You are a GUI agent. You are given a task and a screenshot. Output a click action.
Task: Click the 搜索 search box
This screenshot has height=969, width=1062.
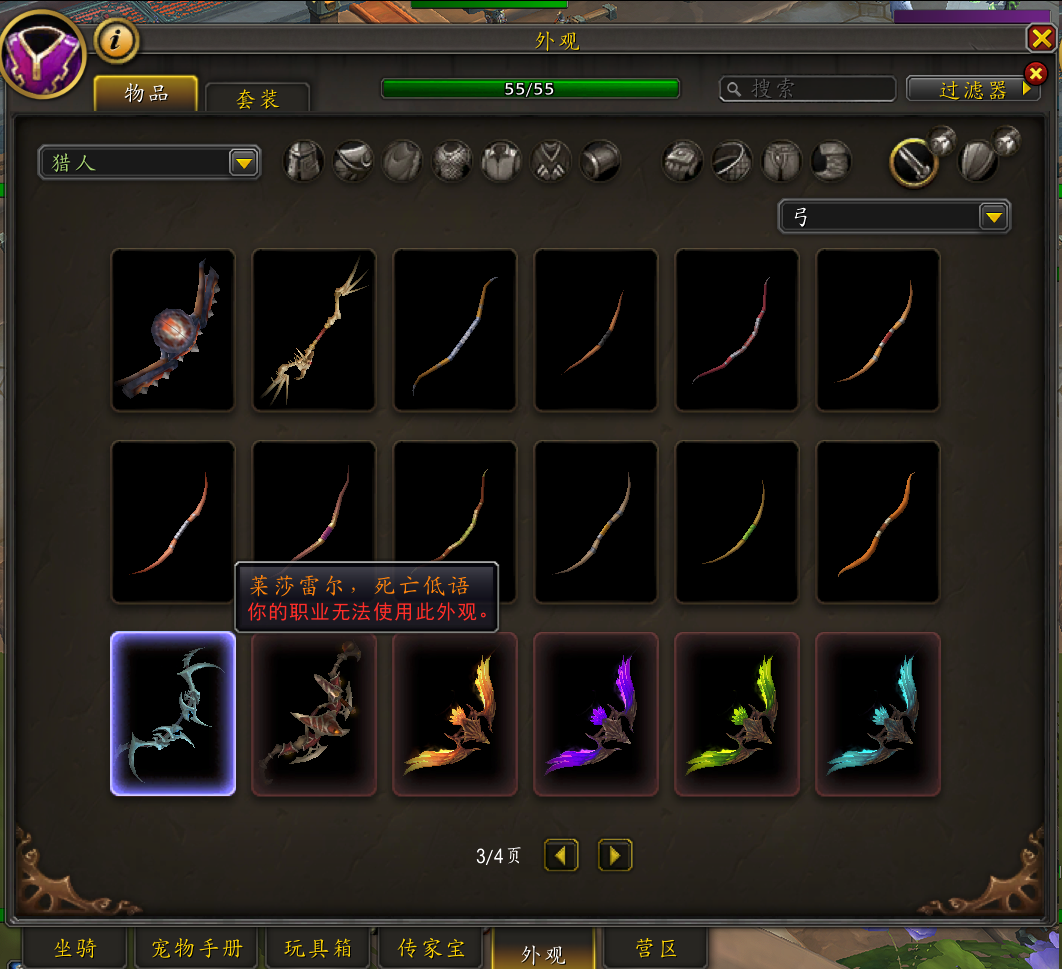tap(808, 89)
